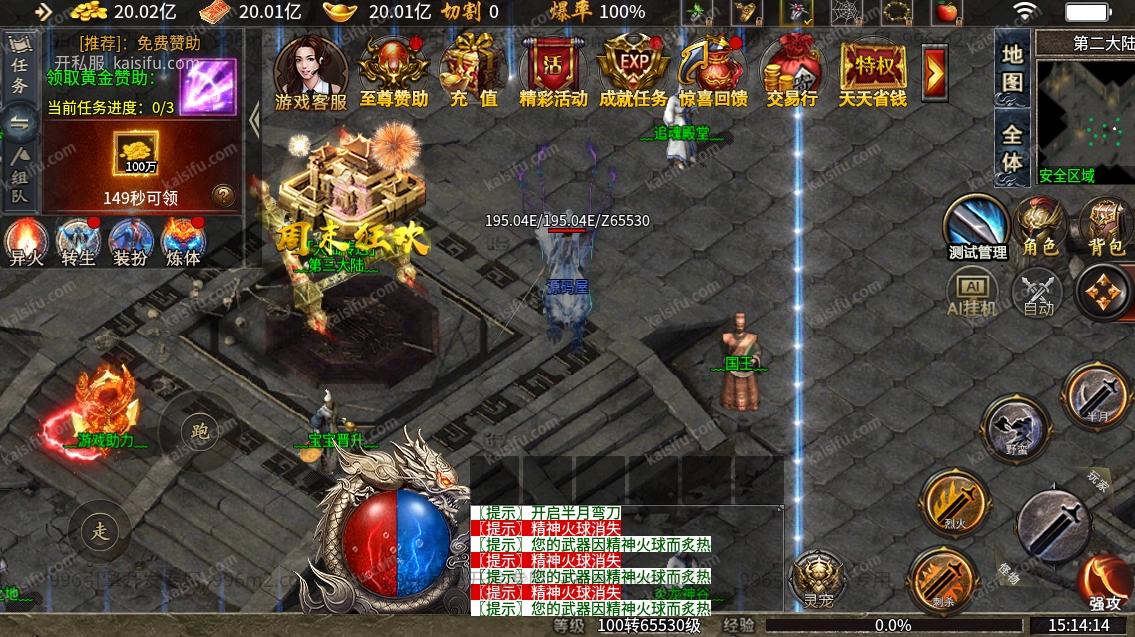Open the 角色 character panel

coord(1040,225)
